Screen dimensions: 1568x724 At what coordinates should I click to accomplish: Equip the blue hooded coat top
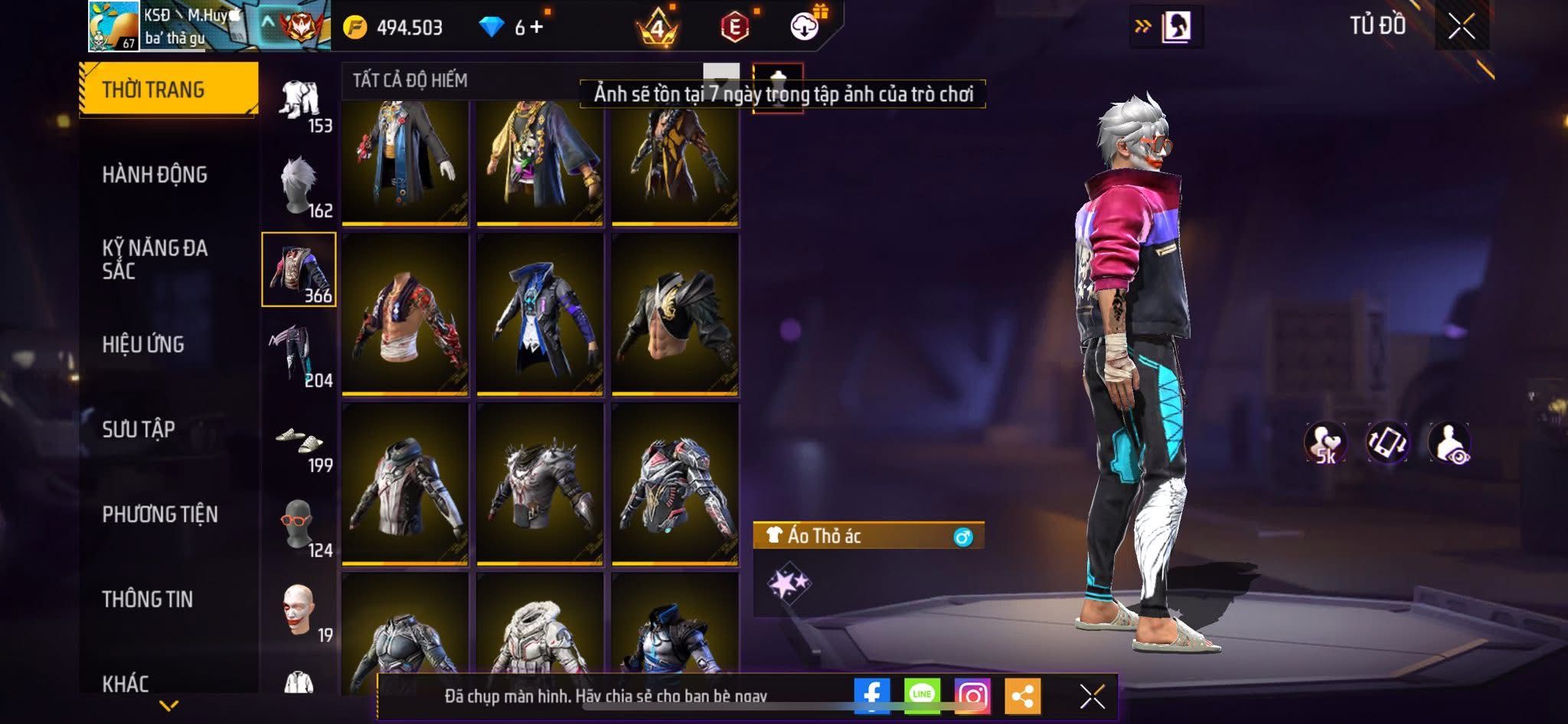(x=540, y=315)
